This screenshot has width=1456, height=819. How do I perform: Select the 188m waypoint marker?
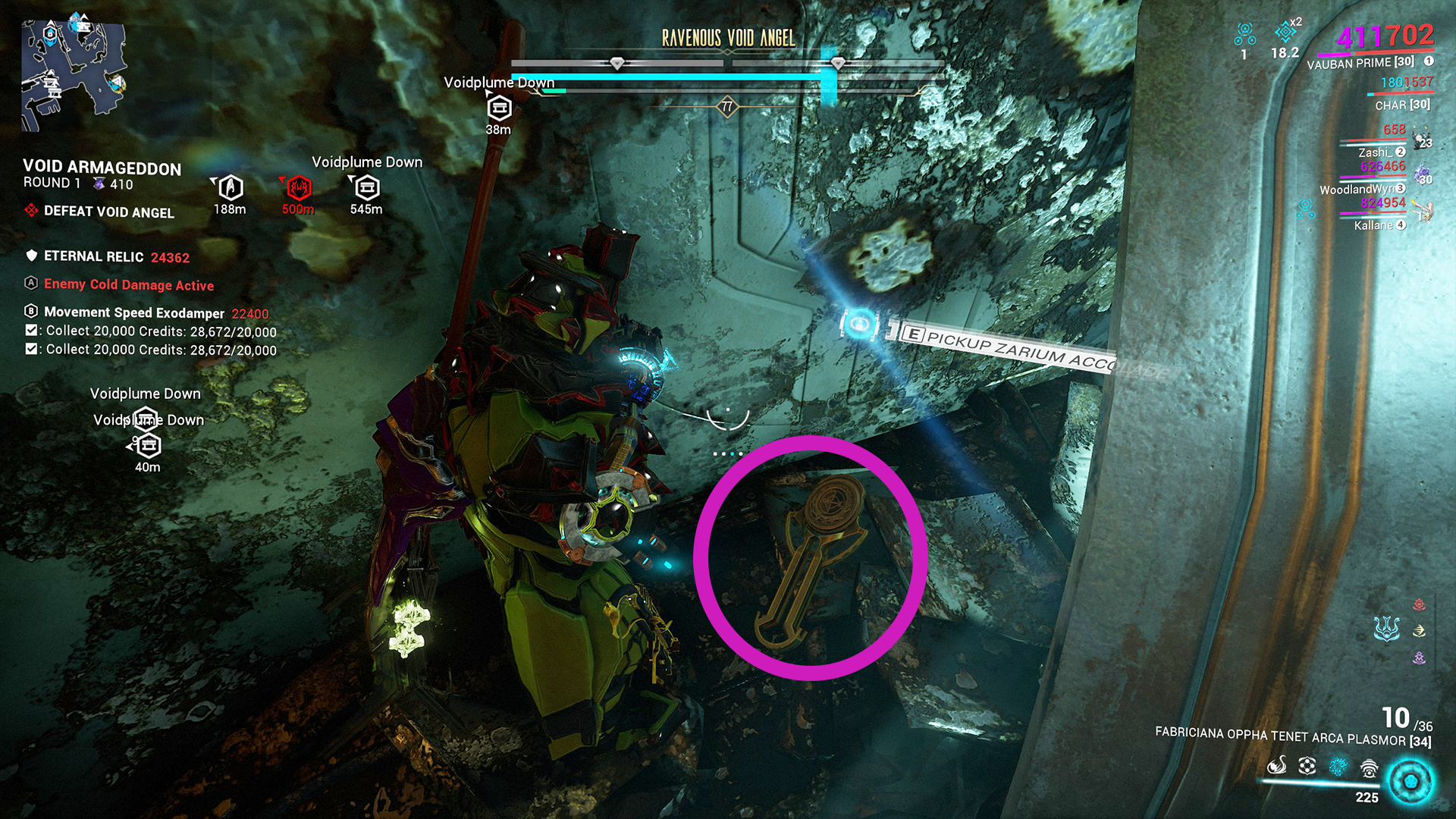pos(231,187)
